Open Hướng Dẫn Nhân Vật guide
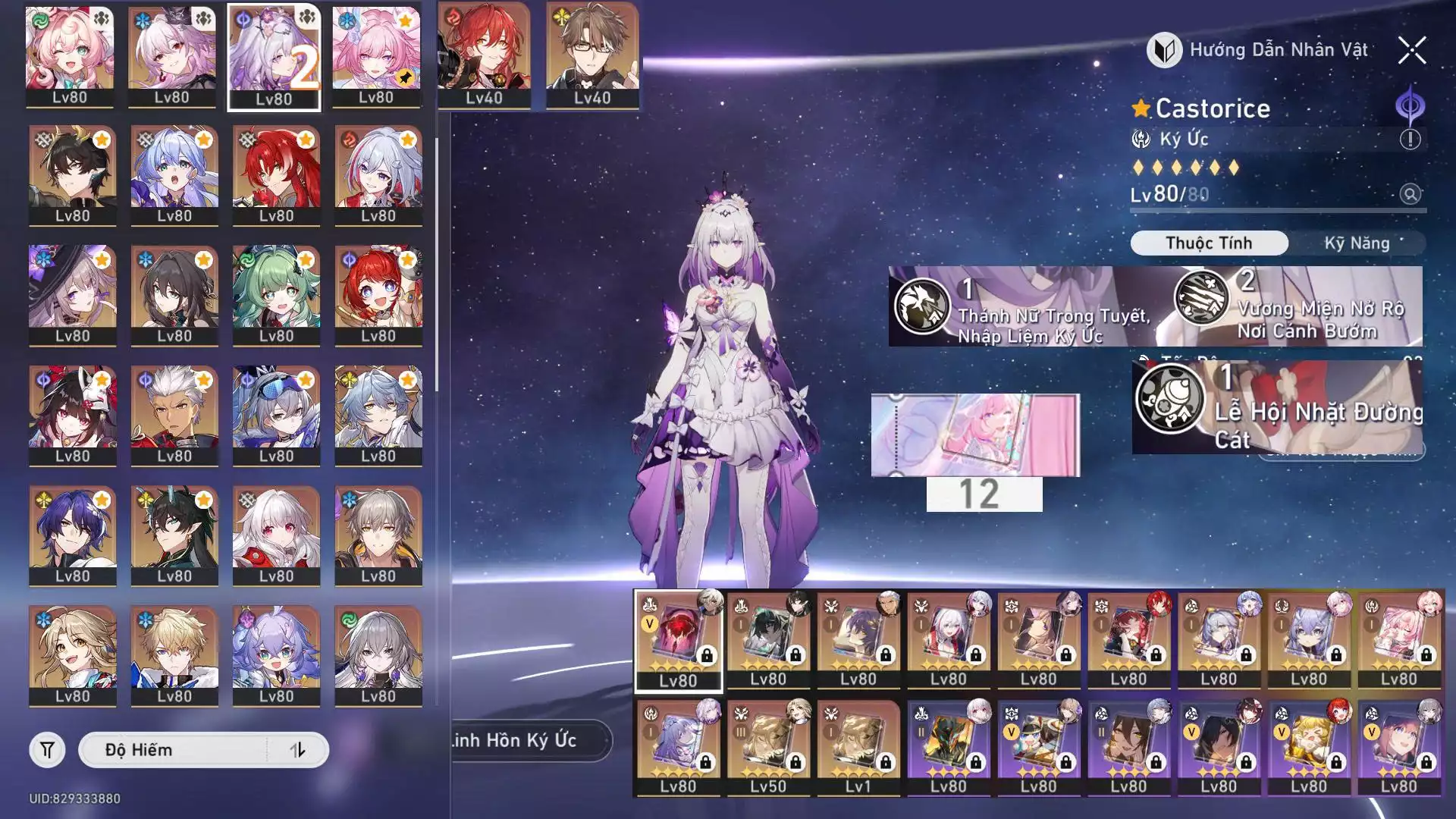1456x819 pixels. pyautogui.click(x=1259, y=50)
